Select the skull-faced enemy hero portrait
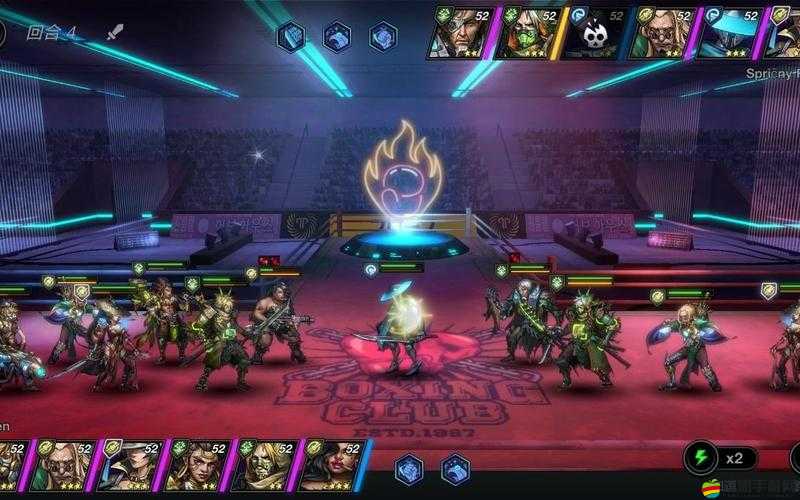The width and height of the screenshot is (800, 500). [596, 32]
